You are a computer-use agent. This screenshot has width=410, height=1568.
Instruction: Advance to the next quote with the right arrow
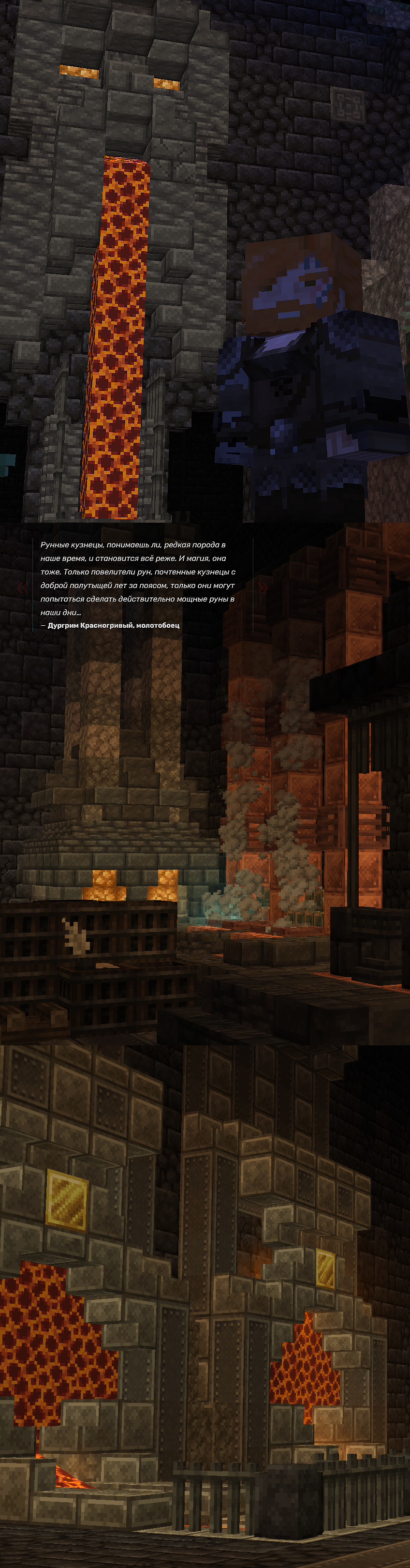click(x=263, y=588)
